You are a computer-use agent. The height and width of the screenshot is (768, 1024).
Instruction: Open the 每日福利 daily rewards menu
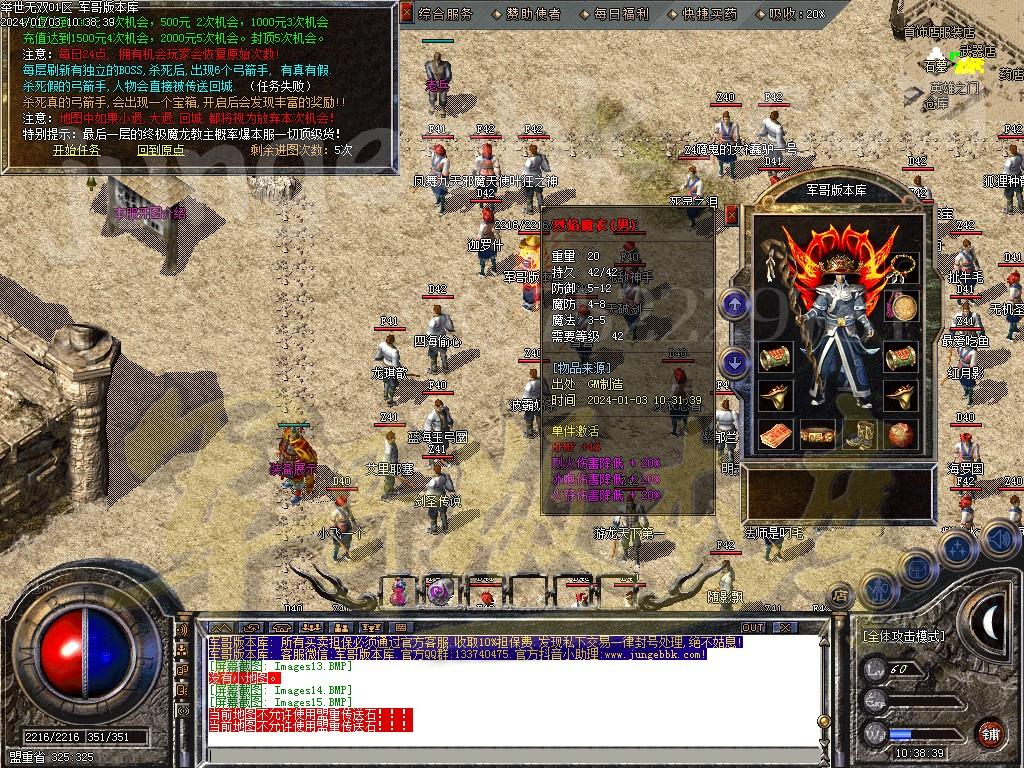[x=622, y=14]
